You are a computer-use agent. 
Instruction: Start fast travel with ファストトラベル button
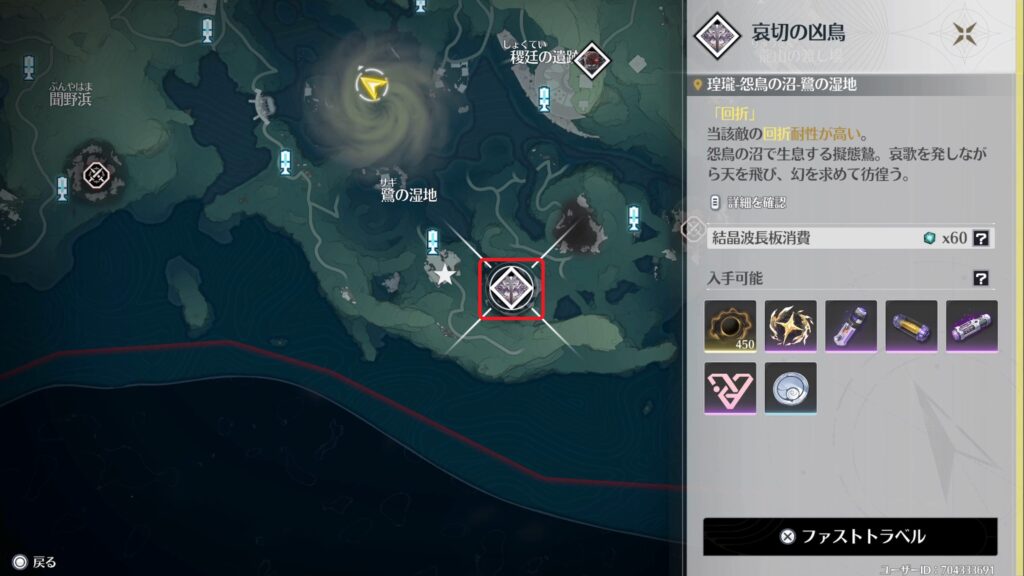pos(850,536)
